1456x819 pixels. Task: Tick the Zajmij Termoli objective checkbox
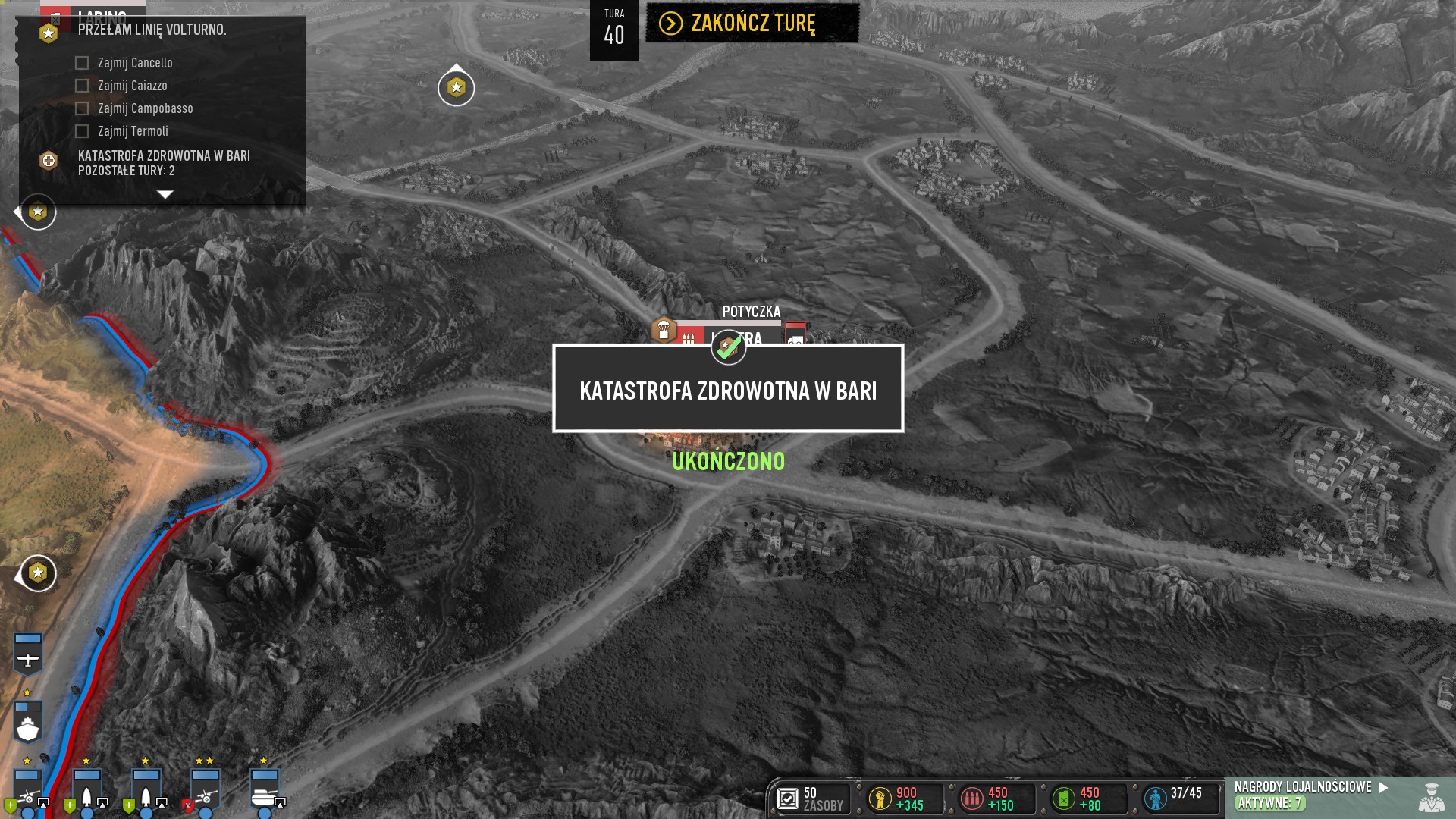(x=82, y=131)
